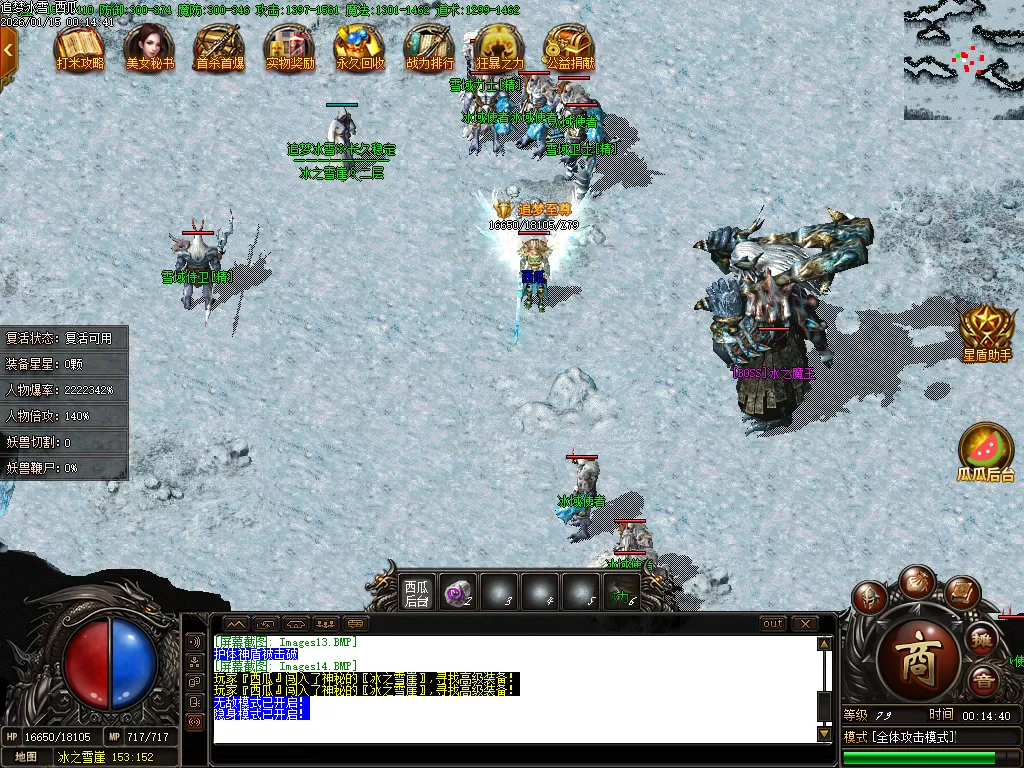Select the 首杀首爆 icon
This screenshot has width=1024, height=768.
[x=220, y=48]
